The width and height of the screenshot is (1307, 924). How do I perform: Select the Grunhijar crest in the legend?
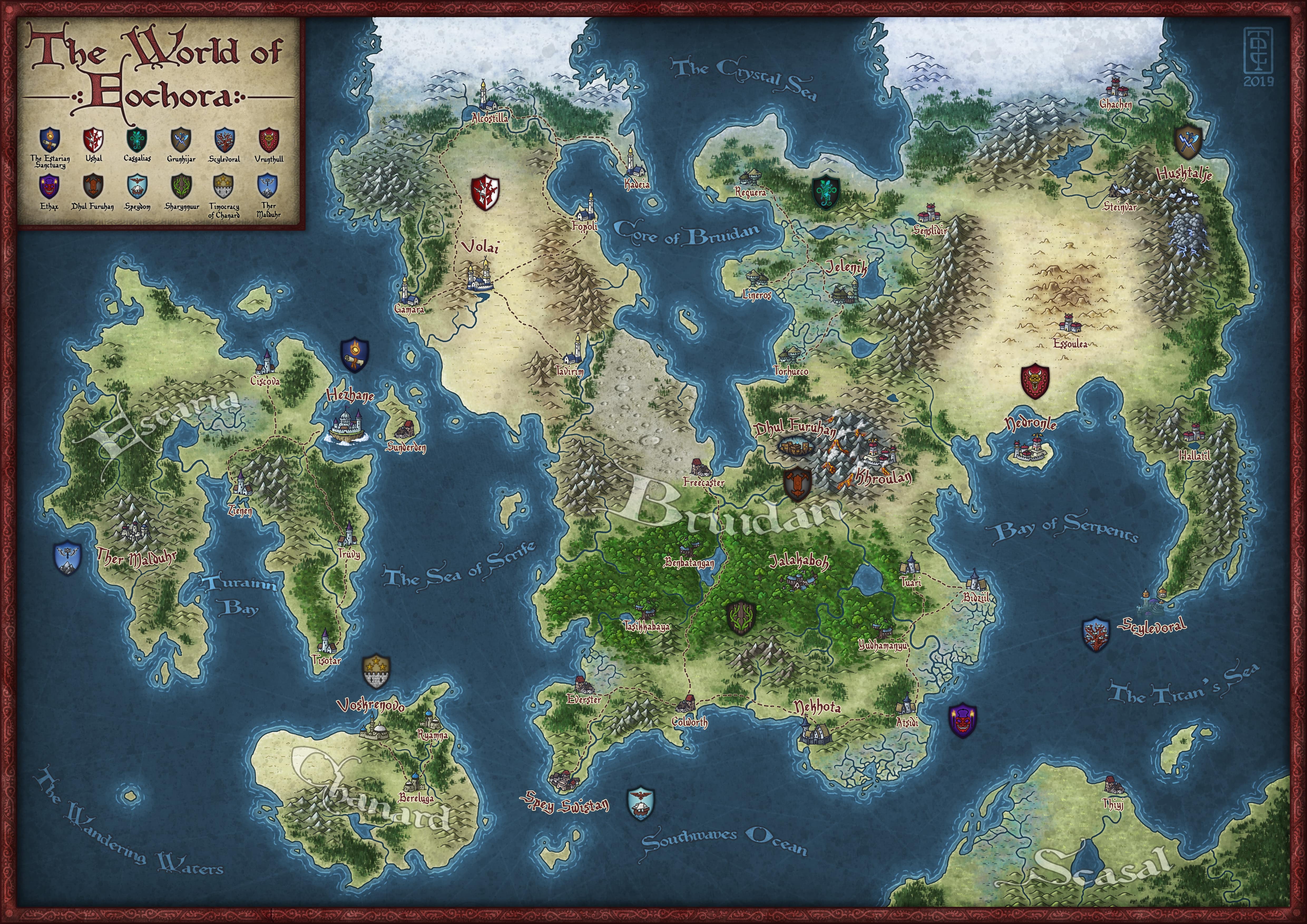181,139
